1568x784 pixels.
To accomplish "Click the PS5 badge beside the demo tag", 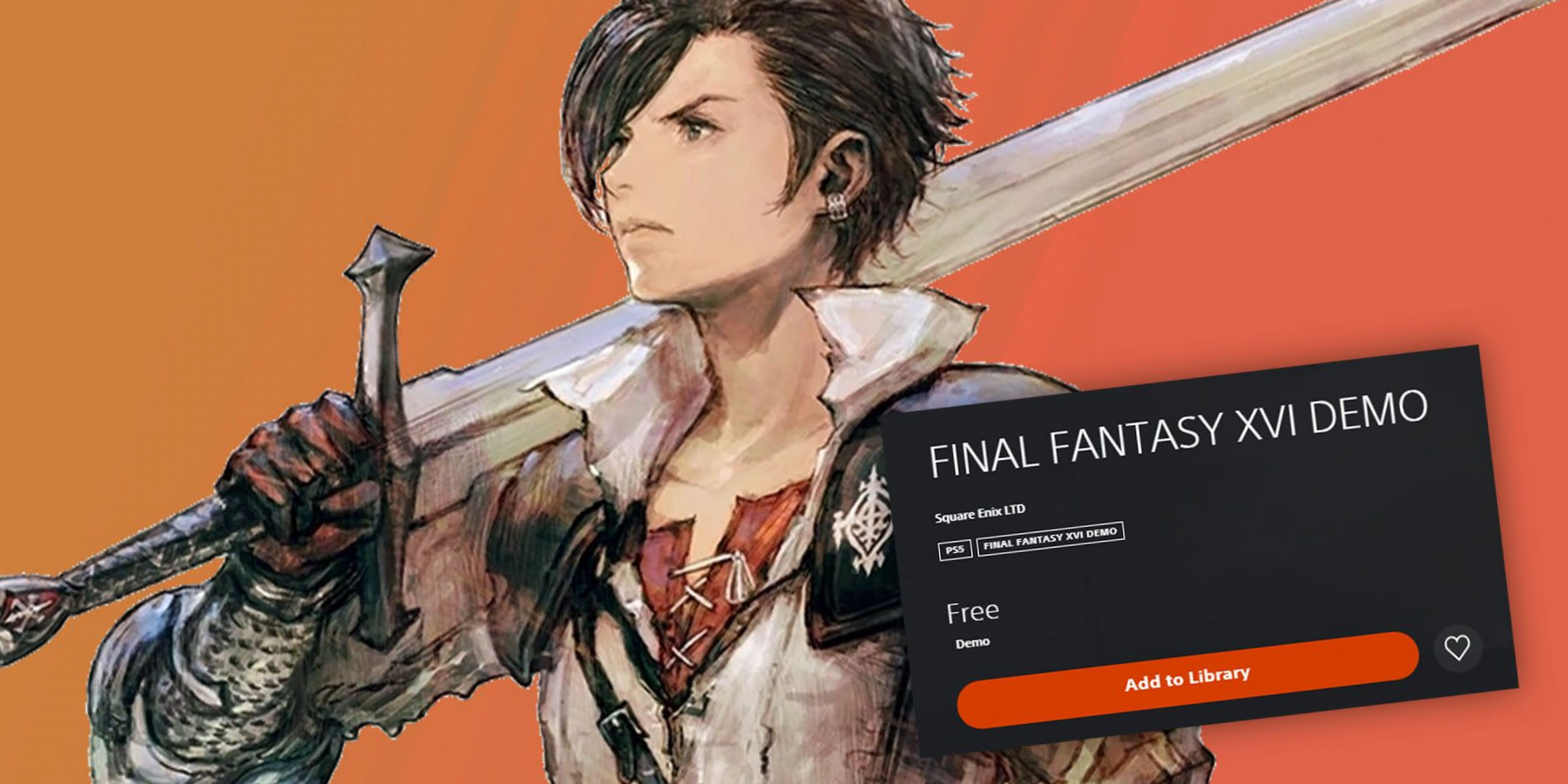I will [955, 550].
